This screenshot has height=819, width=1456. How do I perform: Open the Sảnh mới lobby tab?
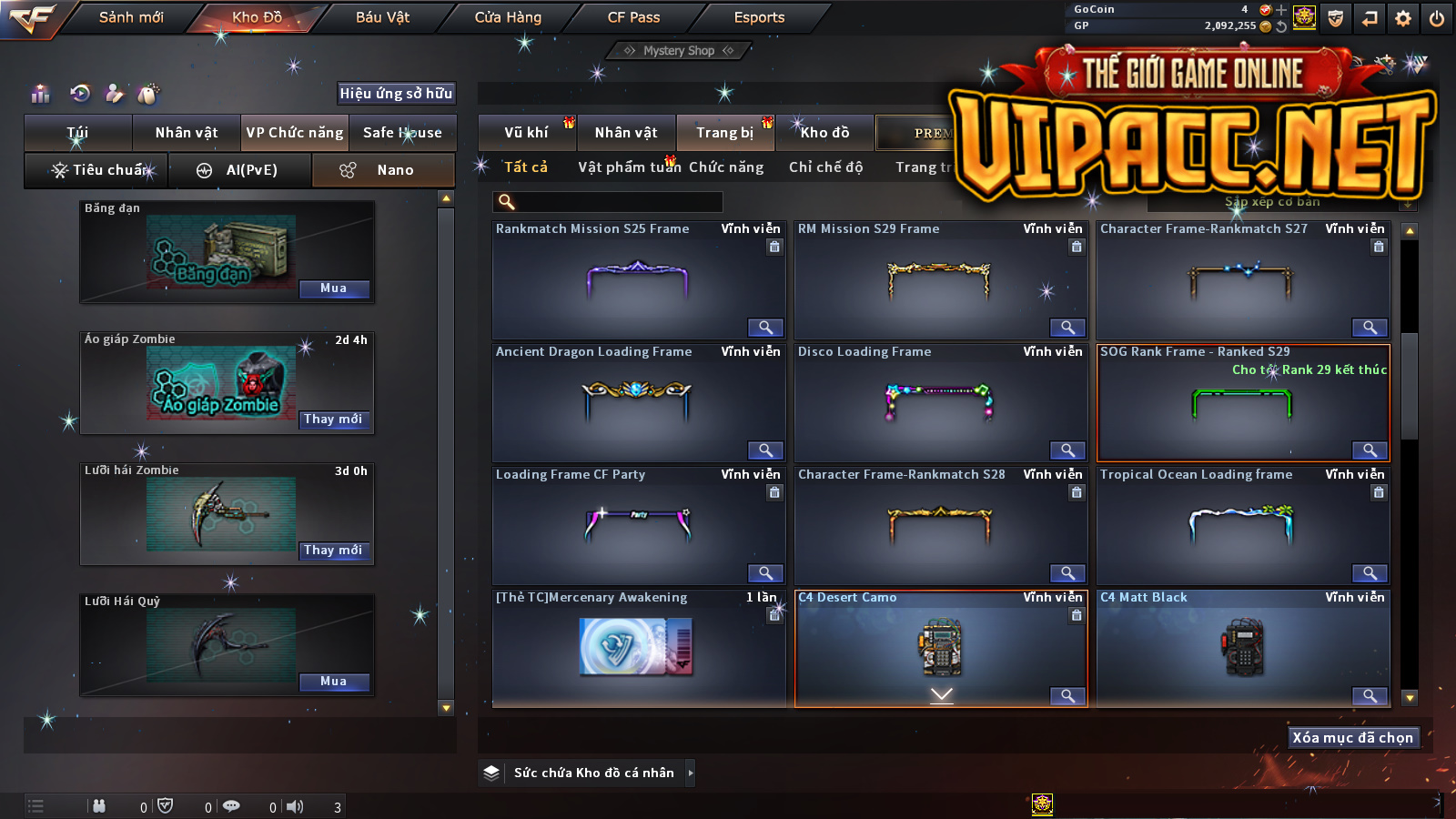pyautogui.click(x=131, y=17)
